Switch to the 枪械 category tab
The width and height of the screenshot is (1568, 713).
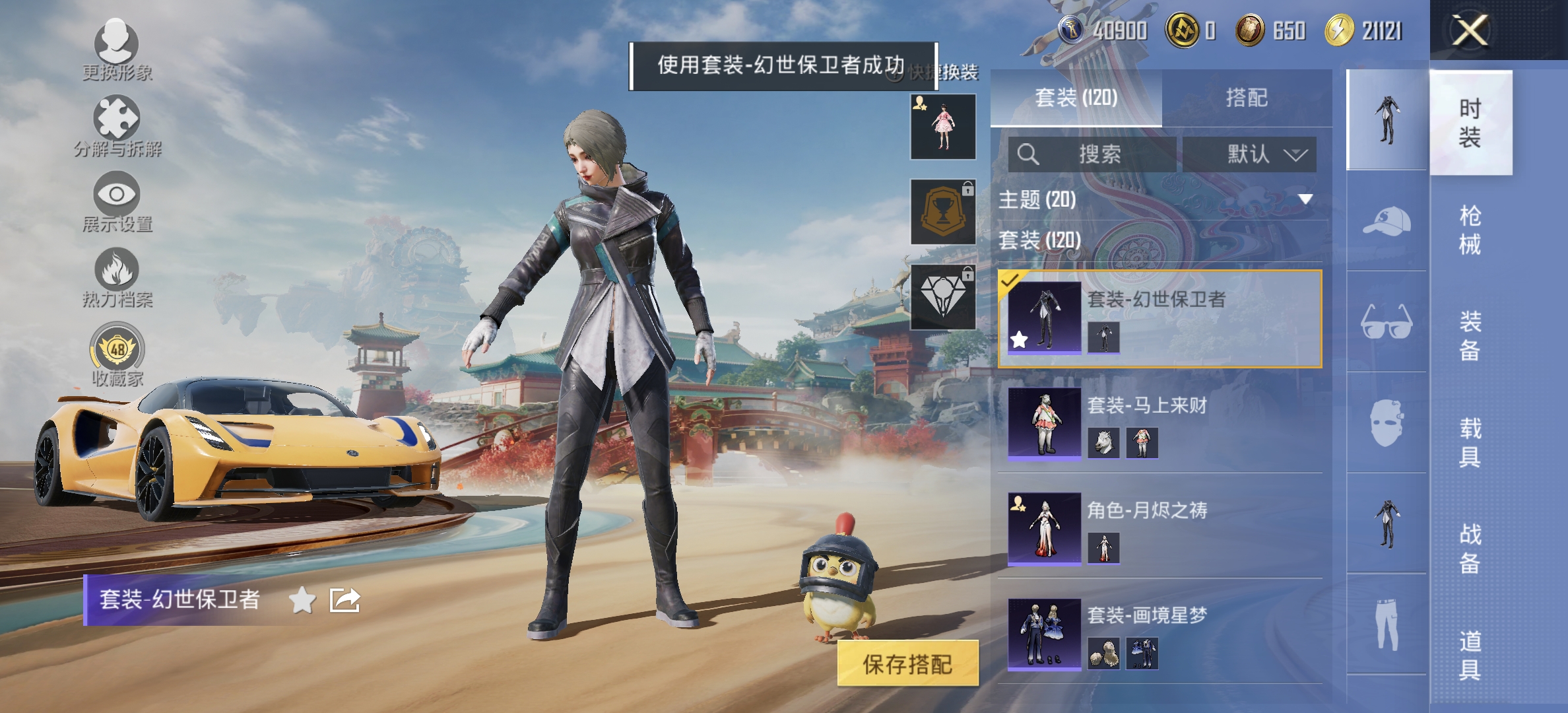[1470, 231]
